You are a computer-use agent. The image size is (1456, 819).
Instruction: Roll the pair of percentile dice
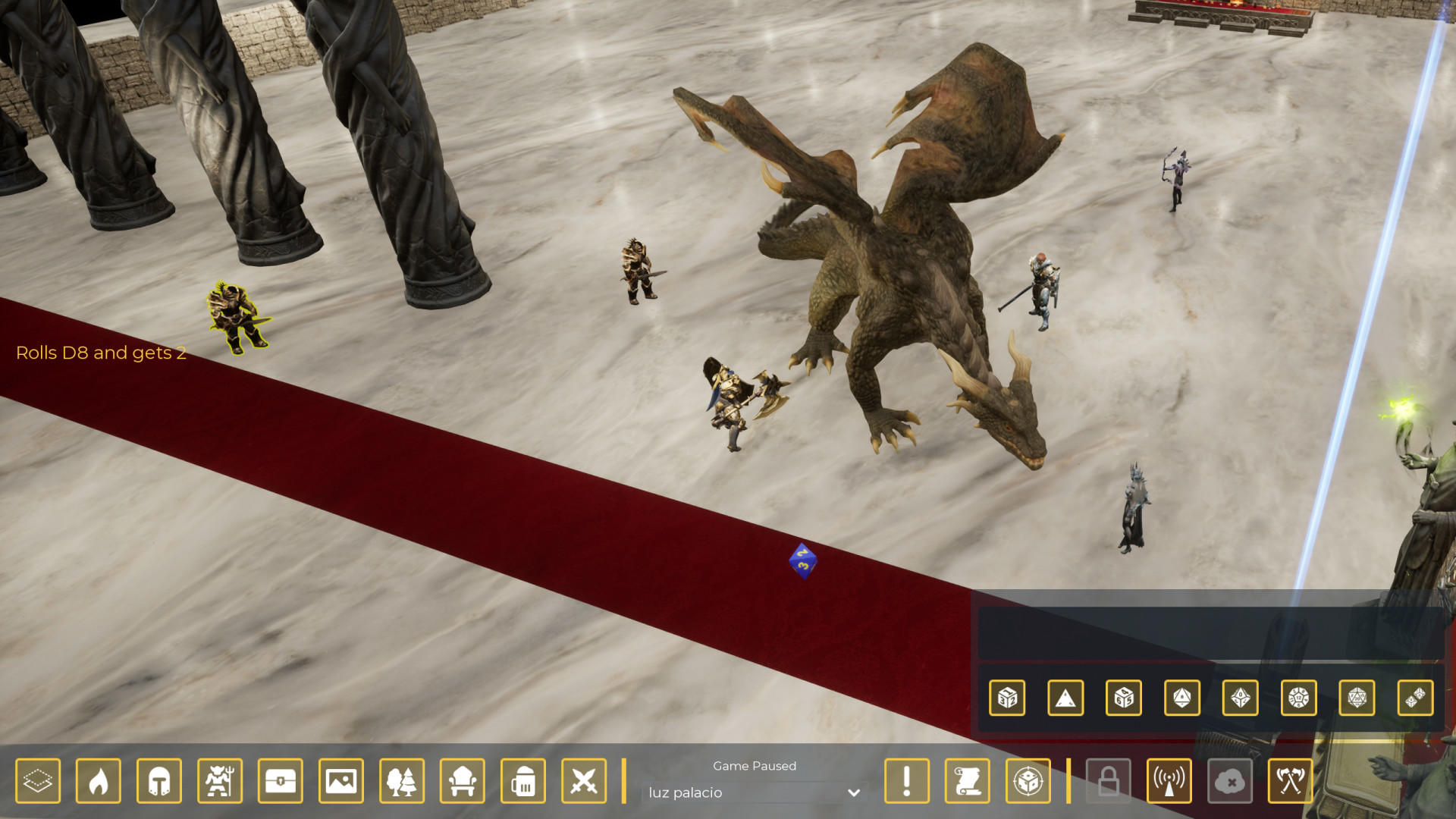pyautogui.click(x=1416, y=698)
